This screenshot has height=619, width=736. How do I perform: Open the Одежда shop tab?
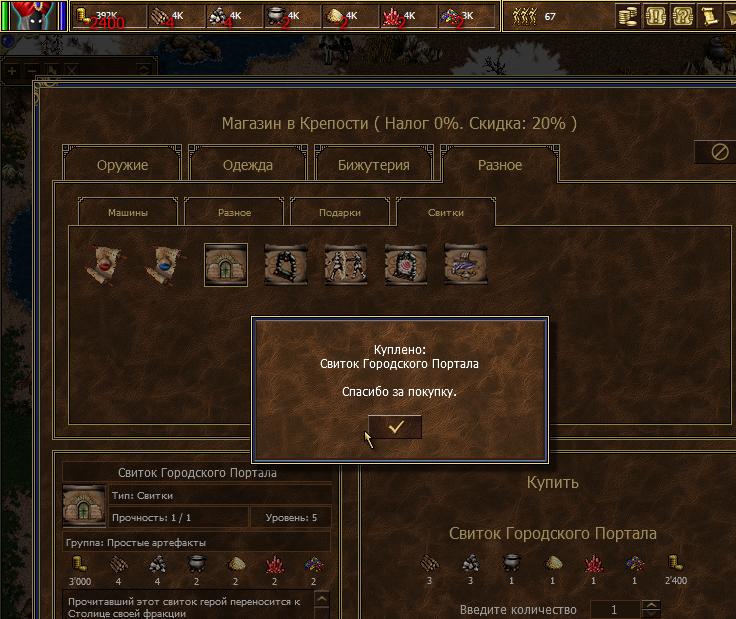[x=248, y=165]
